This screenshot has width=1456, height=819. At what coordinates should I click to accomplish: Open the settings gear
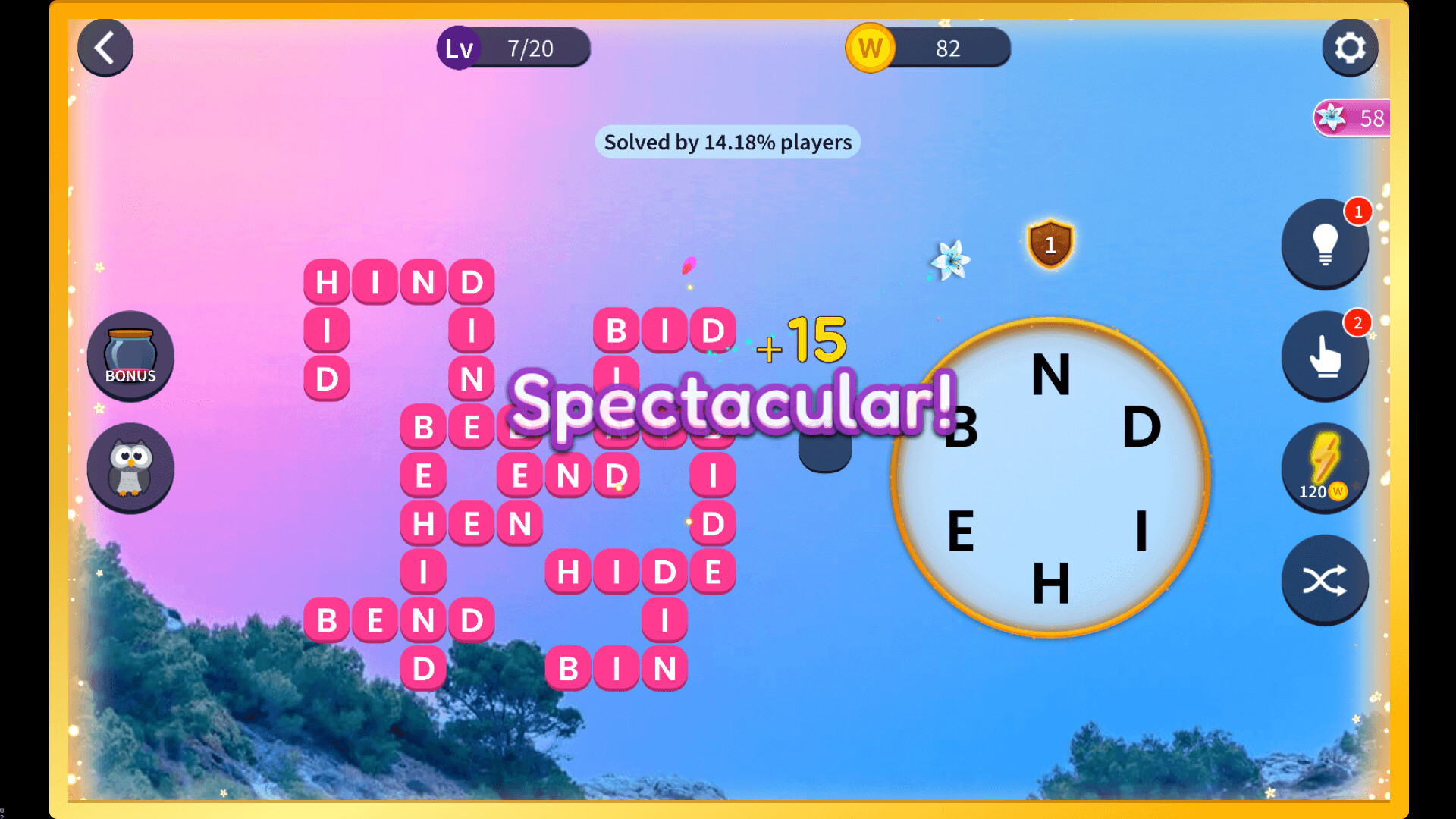1350,48
